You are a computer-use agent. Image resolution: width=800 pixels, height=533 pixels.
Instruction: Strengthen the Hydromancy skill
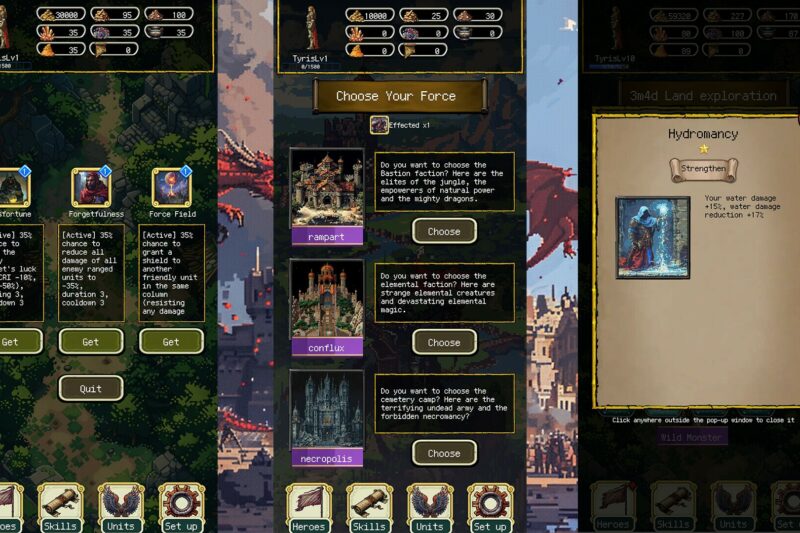[x=703, y=168]
